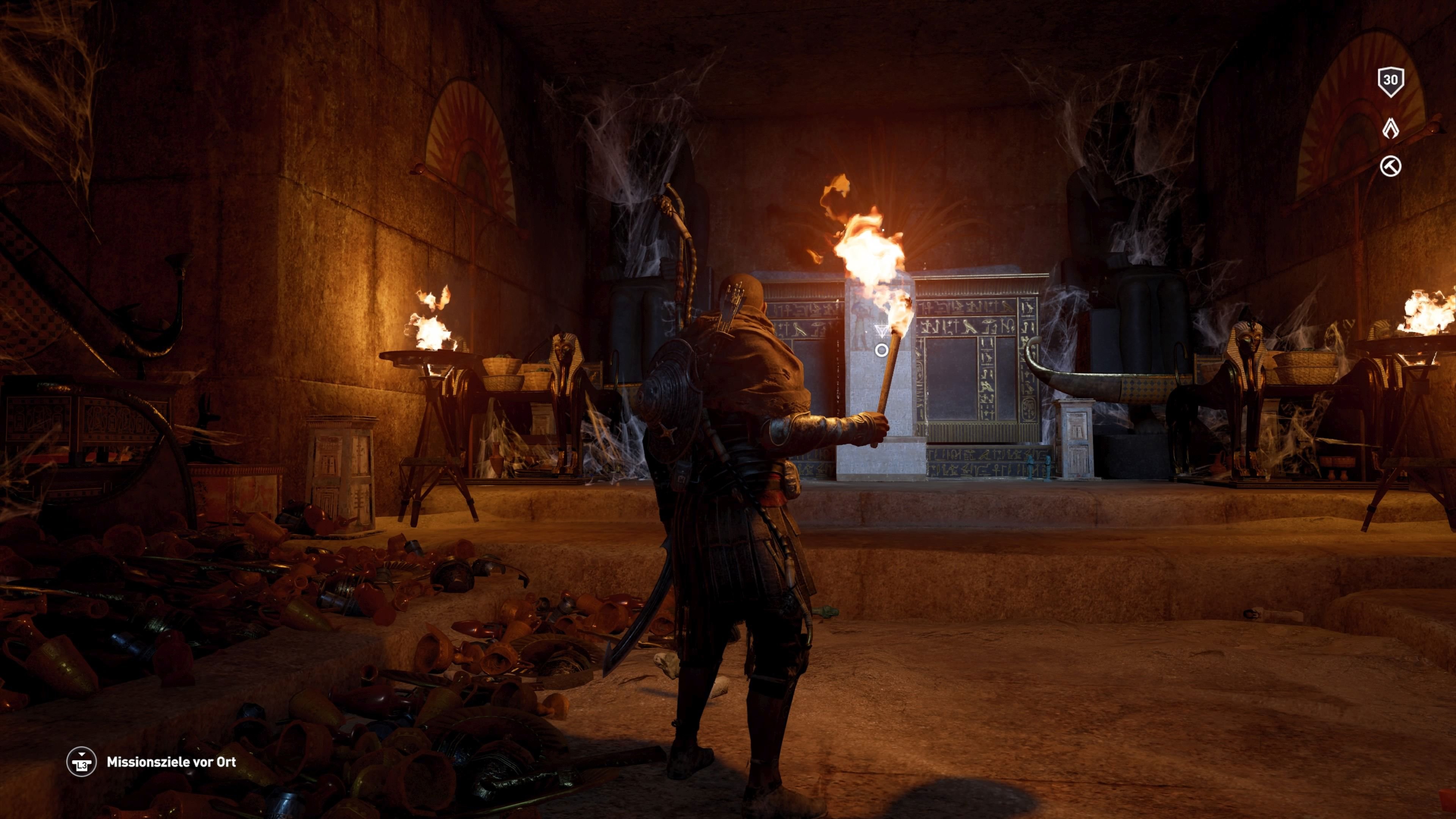Screen dimensions: 1456x819
Task: Click the objective diamond marker on the stela
Action: coord(882,331)
